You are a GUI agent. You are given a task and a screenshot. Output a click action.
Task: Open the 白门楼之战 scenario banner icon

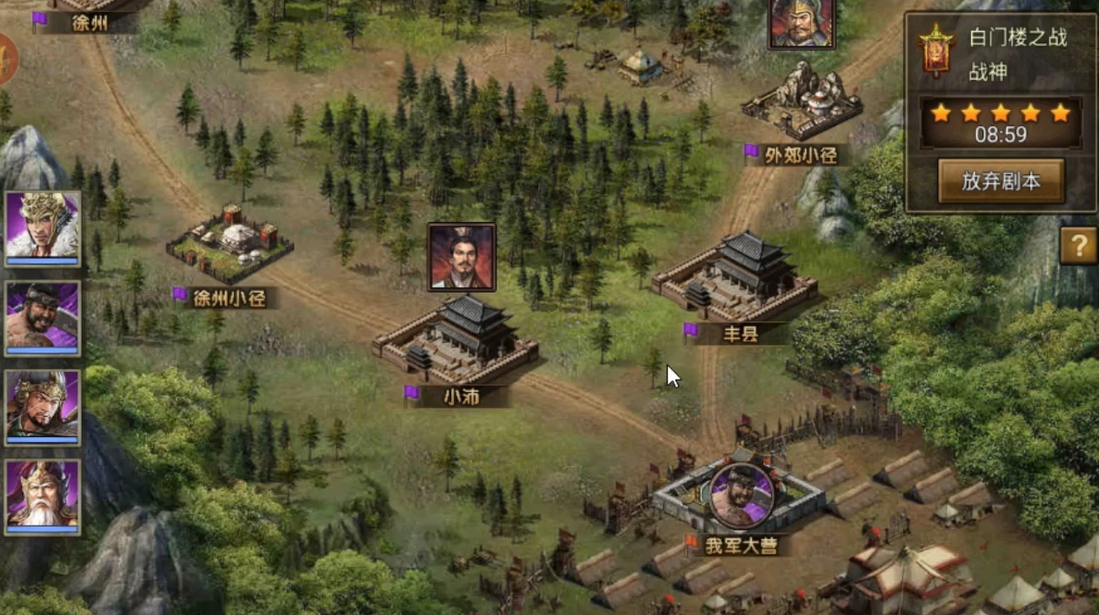click(x=936, y=50)
